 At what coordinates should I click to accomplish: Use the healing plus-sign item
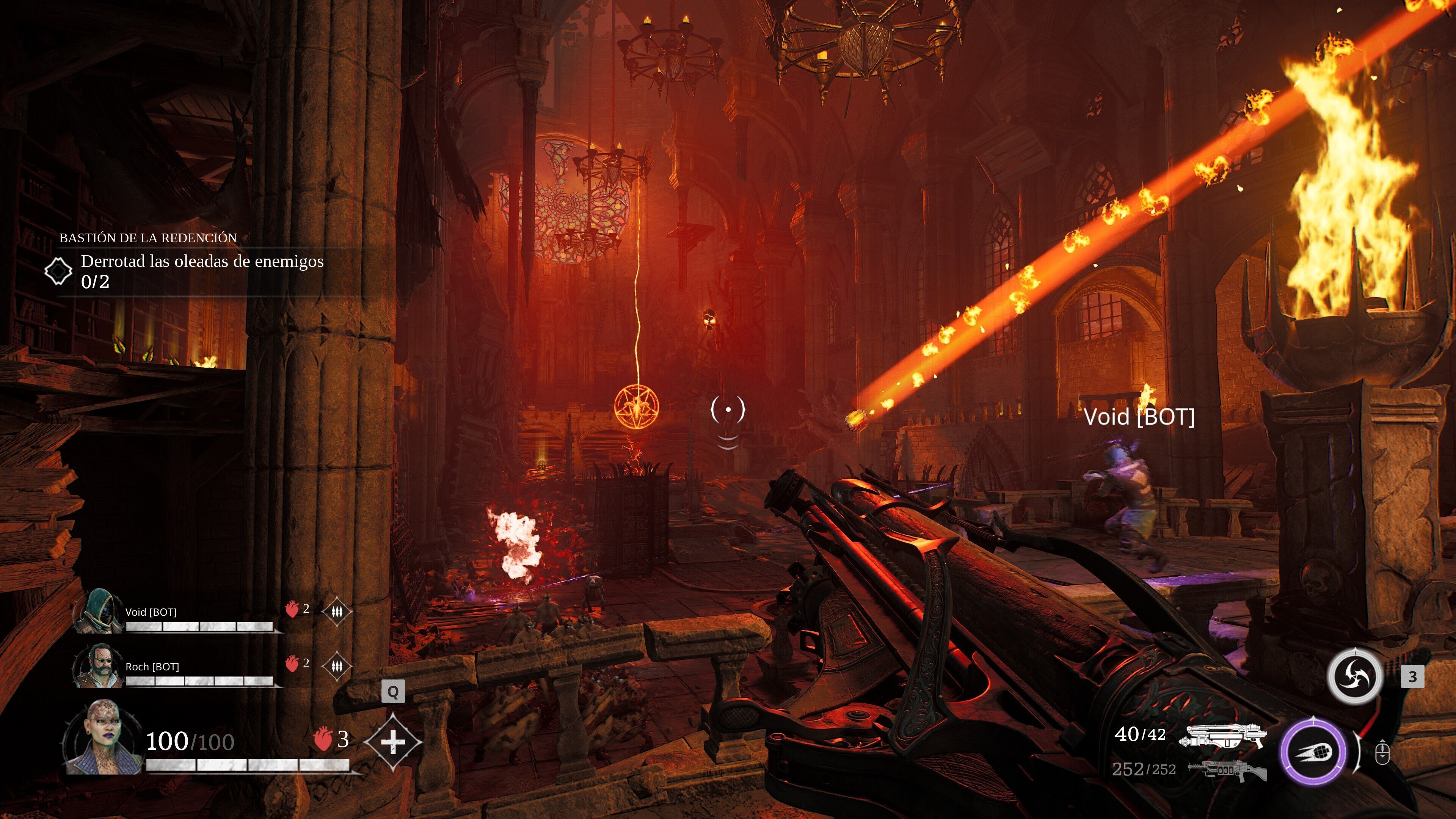point(393,742)
